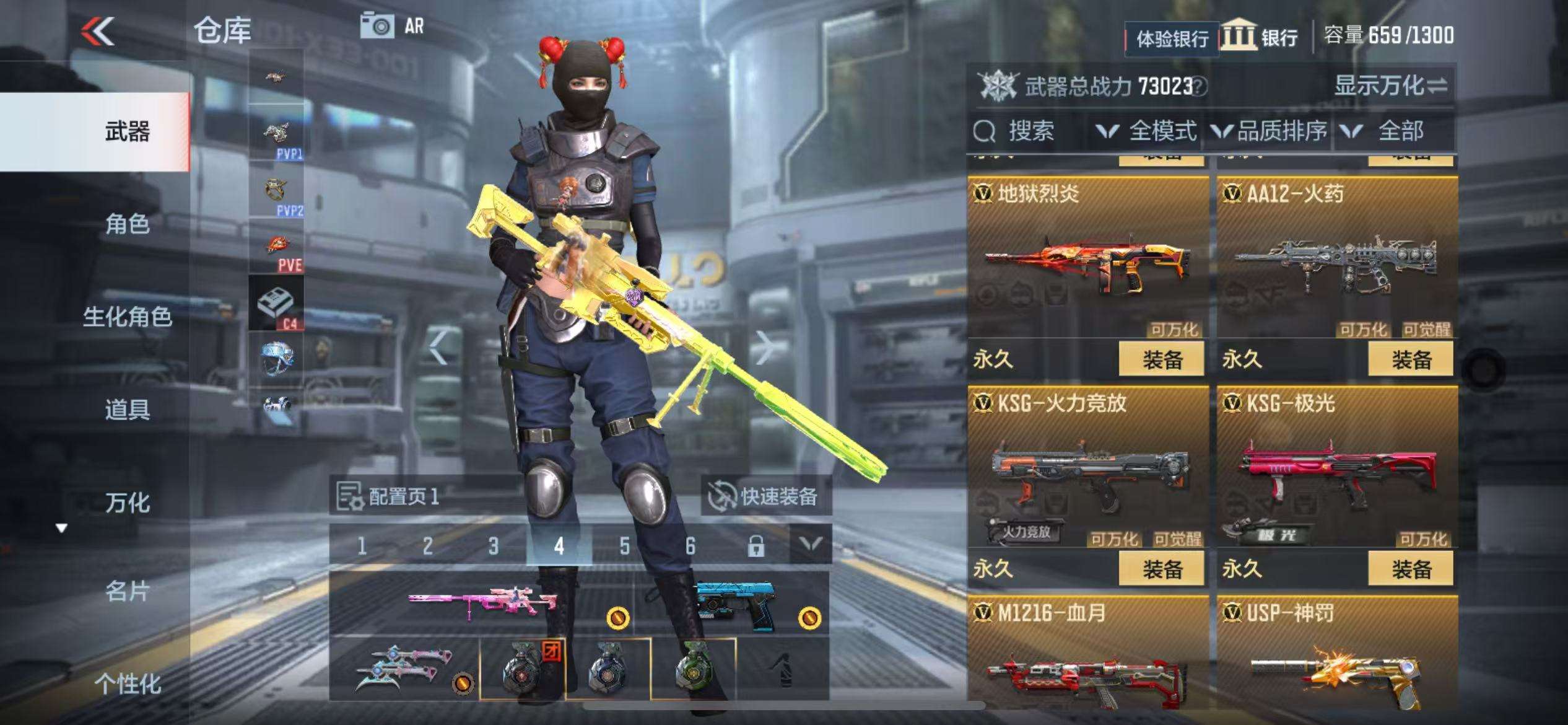The image size is (1568, 725).
Task: Select the 武器 weapons category
Action: point(127,132)
